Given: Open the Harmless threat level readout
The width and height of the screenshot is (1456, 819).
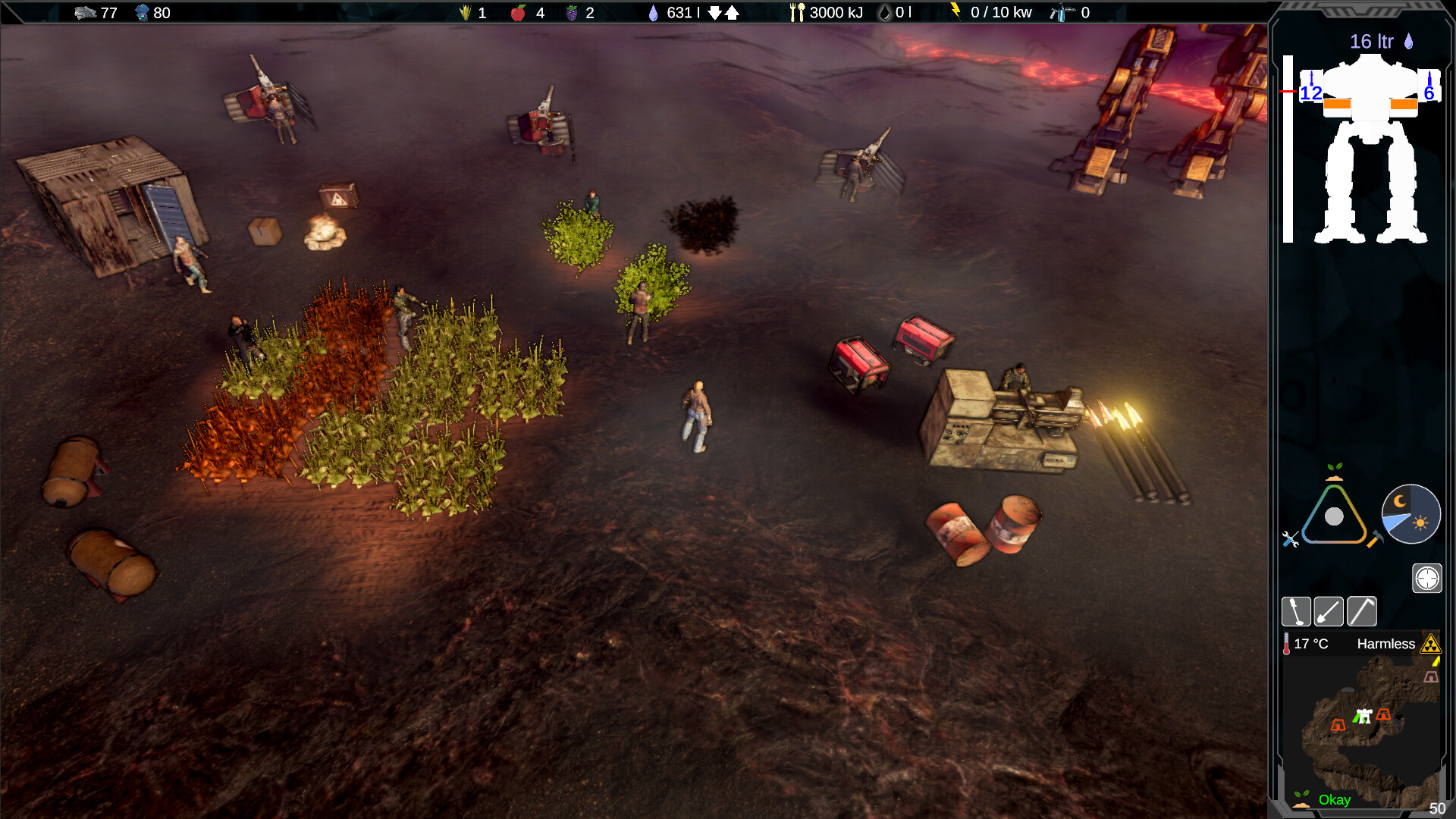Looking at the screenshot, I should tap(1386, 643).
